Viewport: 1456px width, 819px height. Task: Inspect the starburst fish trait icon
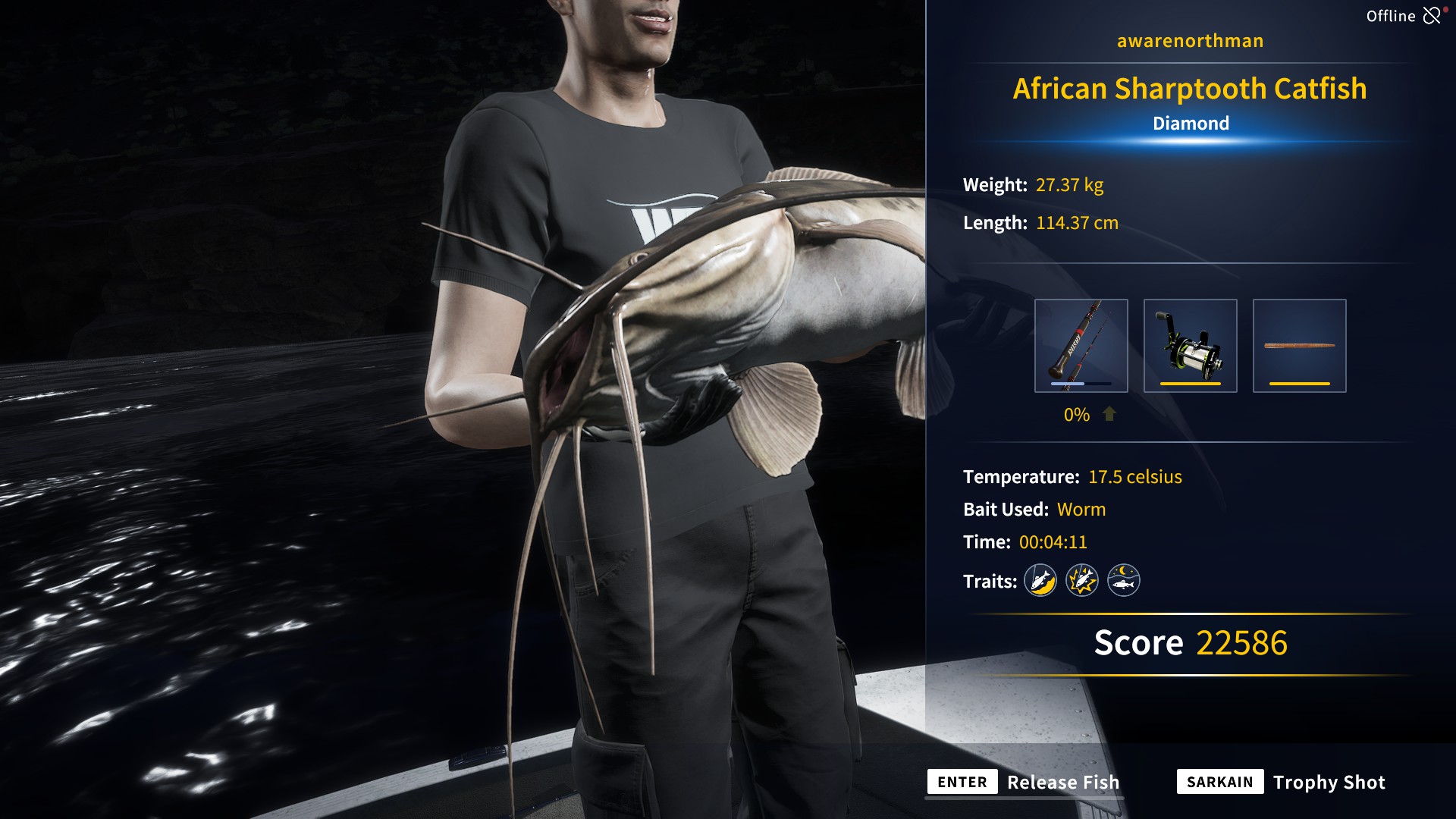(1082, 581)
